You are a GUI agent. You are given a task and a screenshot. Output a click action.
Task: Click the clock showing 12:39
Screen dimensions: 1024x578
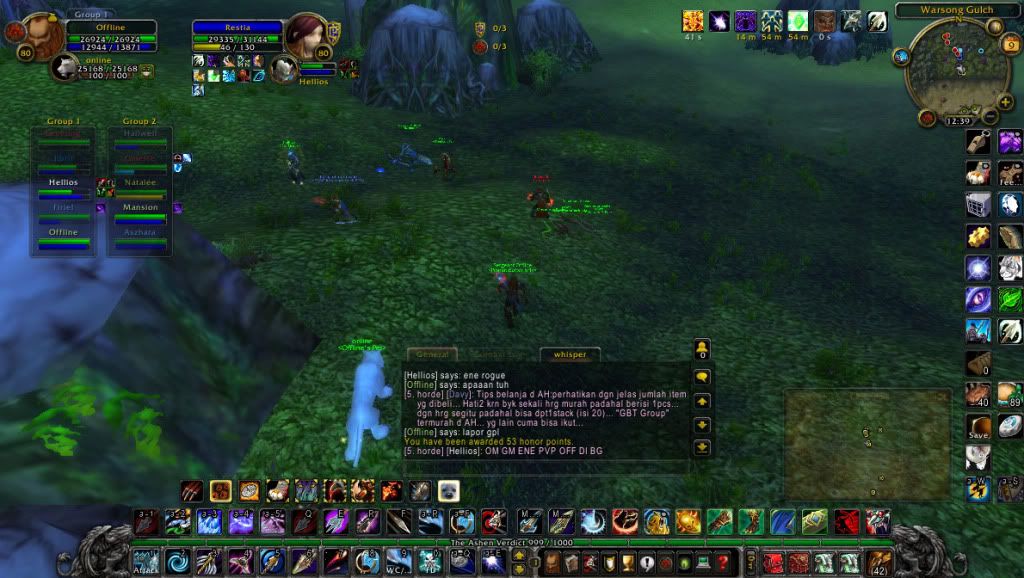tap(957, 120)
